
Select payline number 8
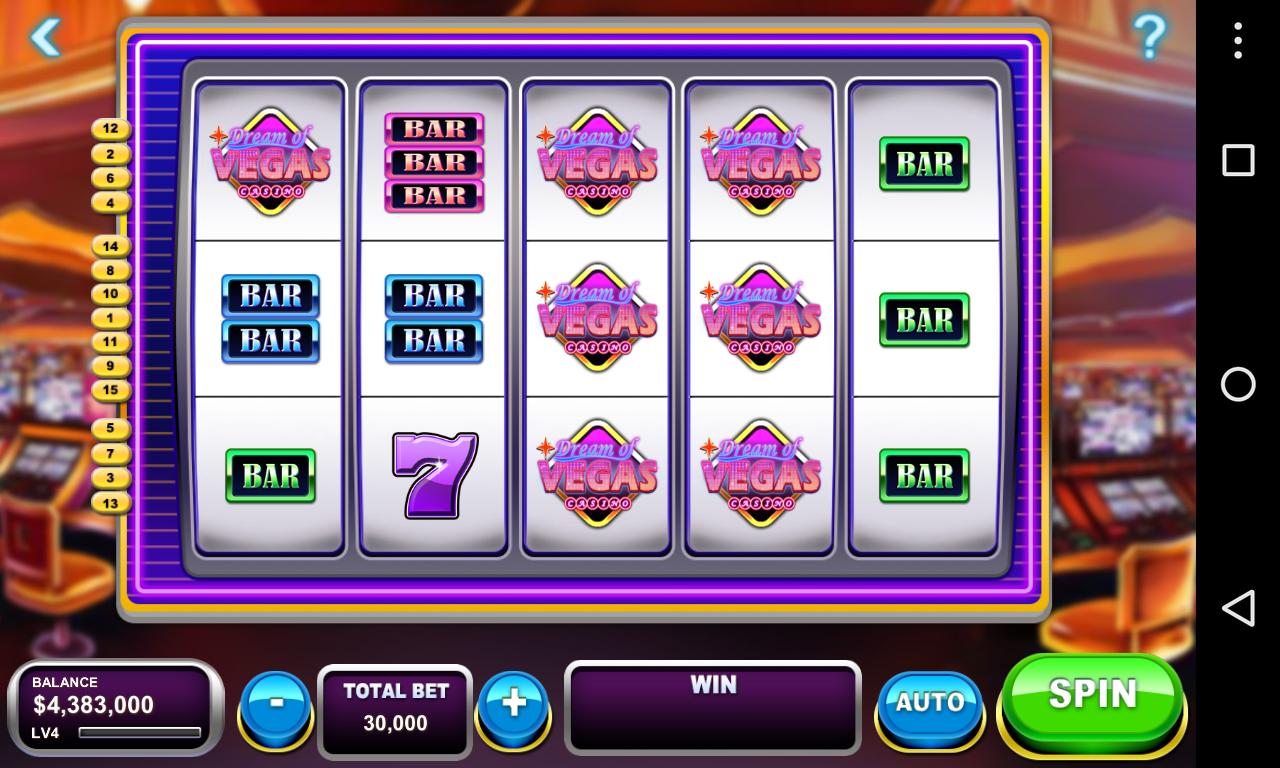(111, 269)
